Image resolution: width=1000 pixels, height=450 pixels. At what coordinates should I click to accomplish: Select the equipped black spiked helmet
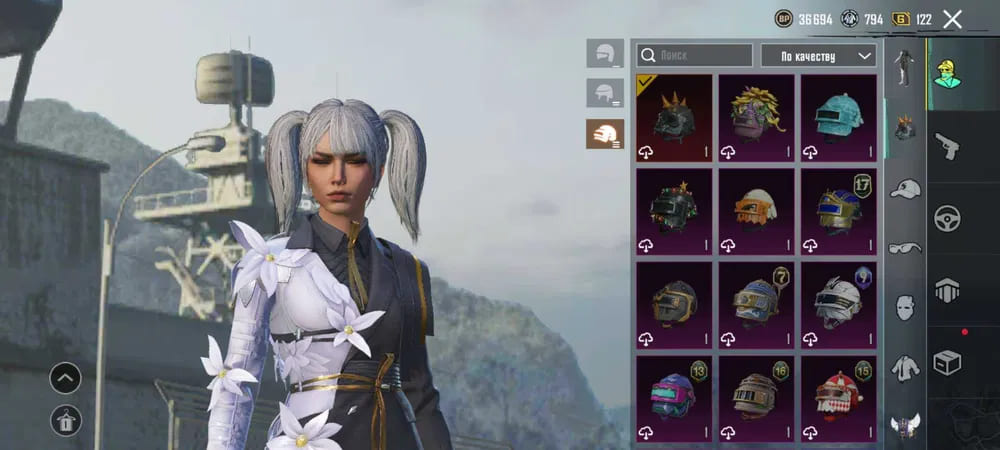click(x=674, y=118)
